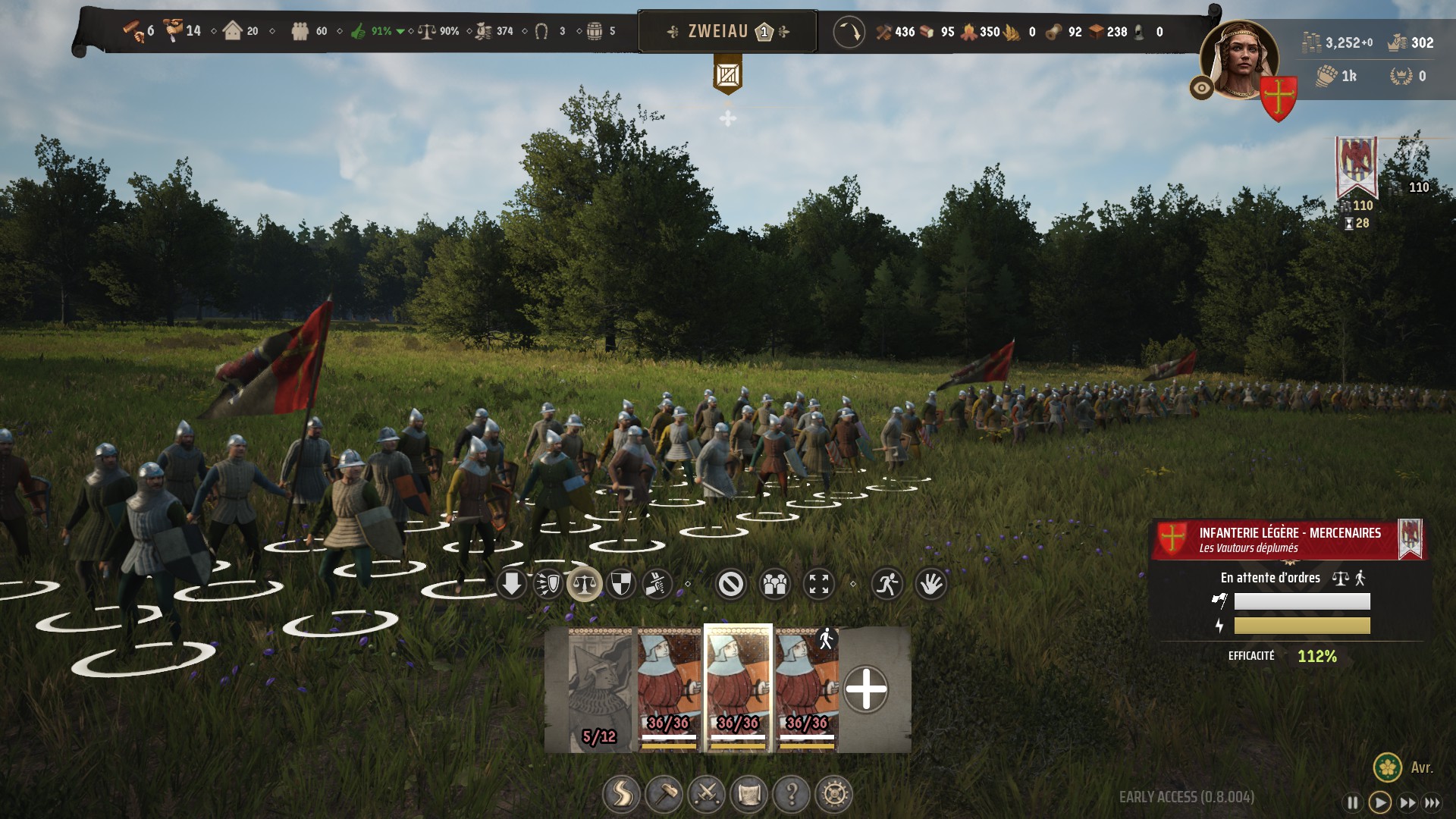Choose the arrows-hitting-shield stance

[548, 584]
